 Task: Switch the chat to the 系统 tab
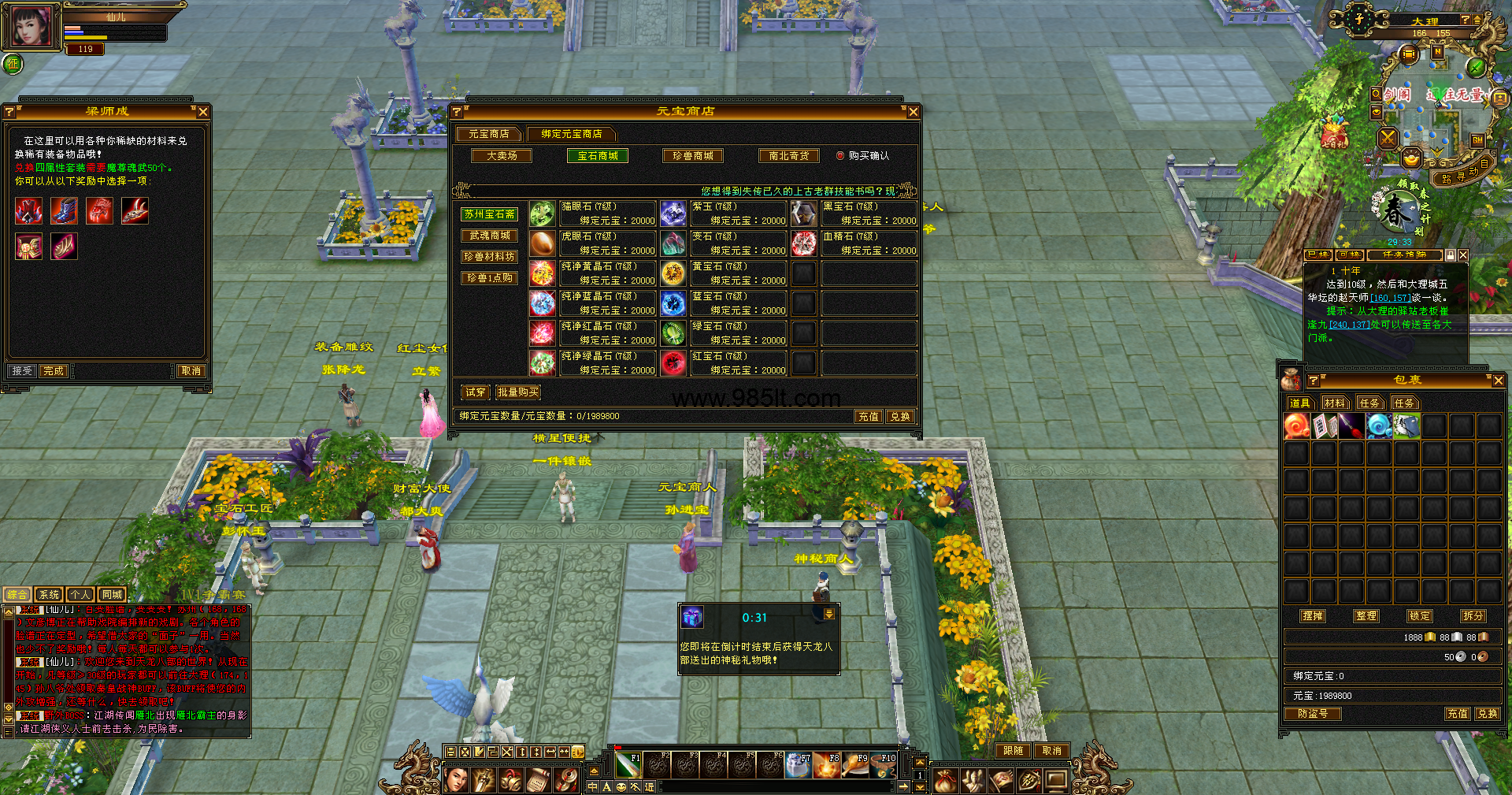point(49,595)
